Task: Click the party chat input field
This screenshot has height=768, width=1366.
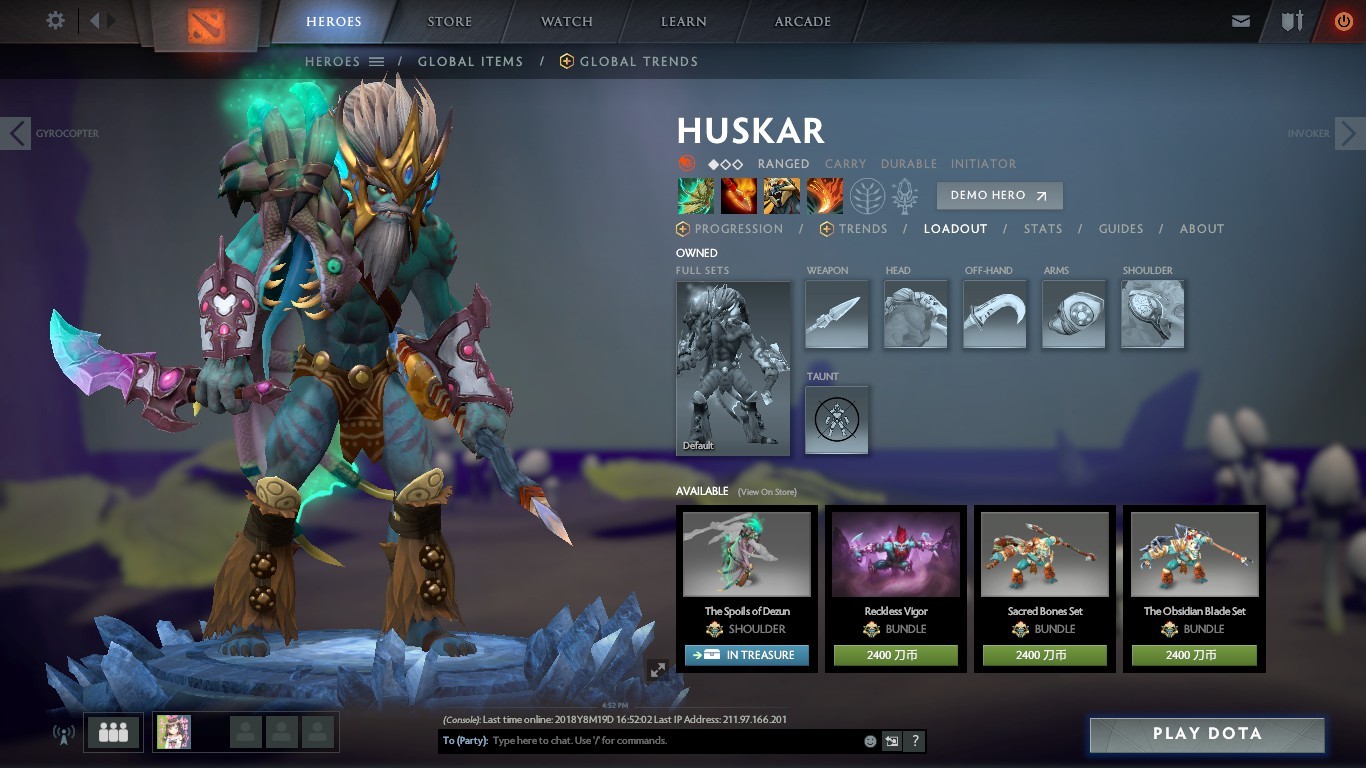Action: coord(670,741)
